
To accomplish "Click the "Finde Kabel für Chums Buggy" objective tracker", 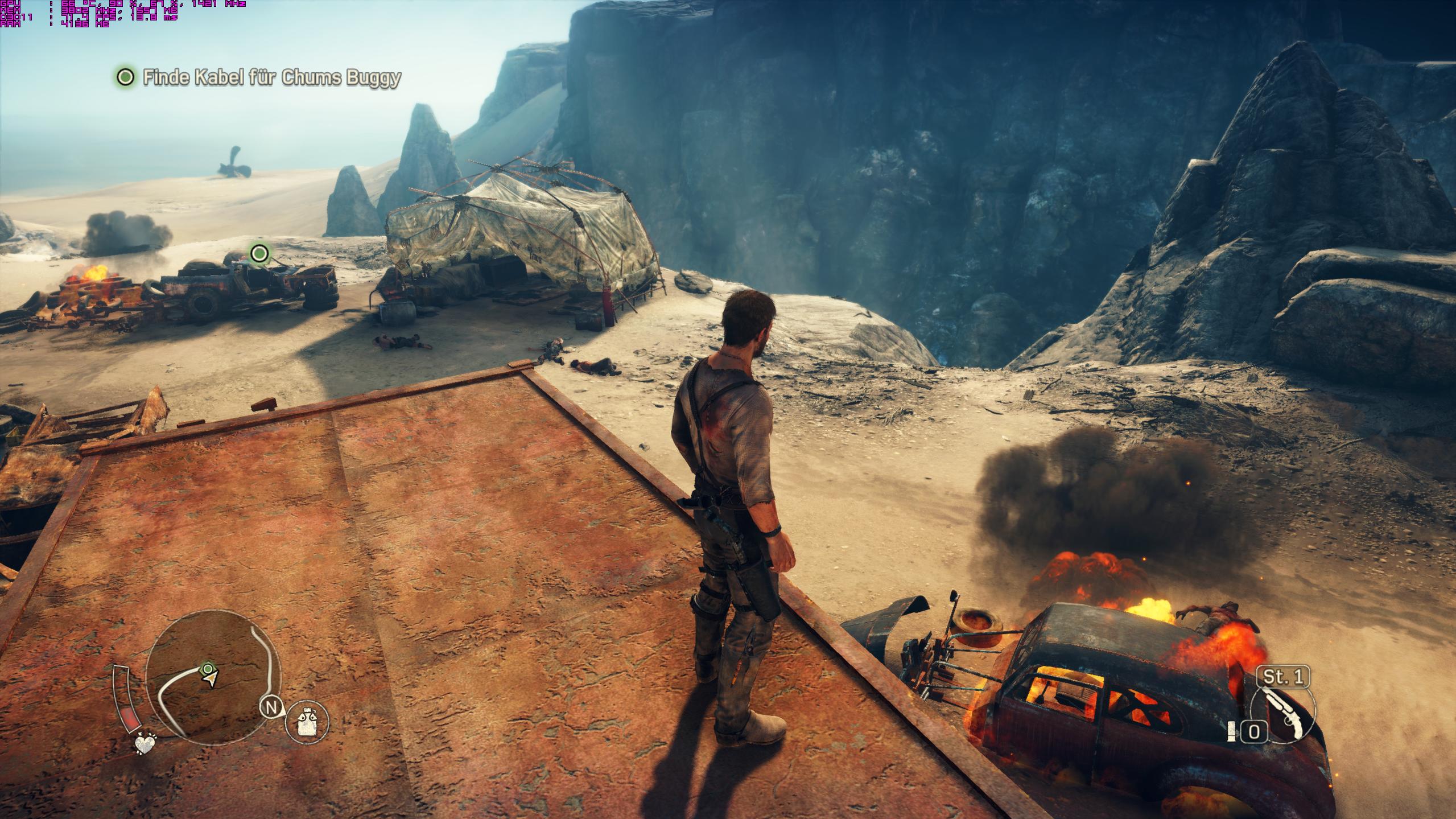I will click(x=259, y=77).
